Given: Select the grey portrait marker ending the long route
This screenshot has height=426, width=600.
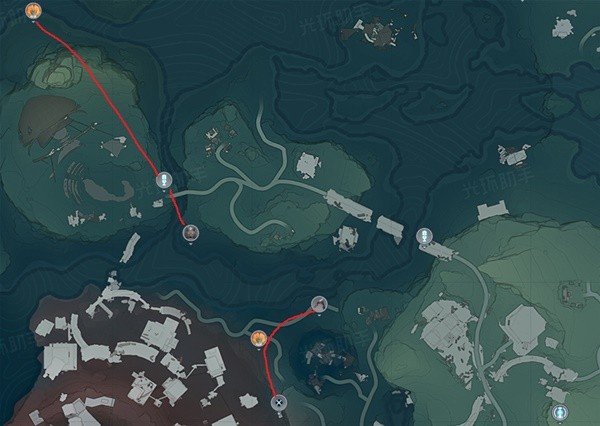Looking at the screenshot, I should (x=190, y=233).
